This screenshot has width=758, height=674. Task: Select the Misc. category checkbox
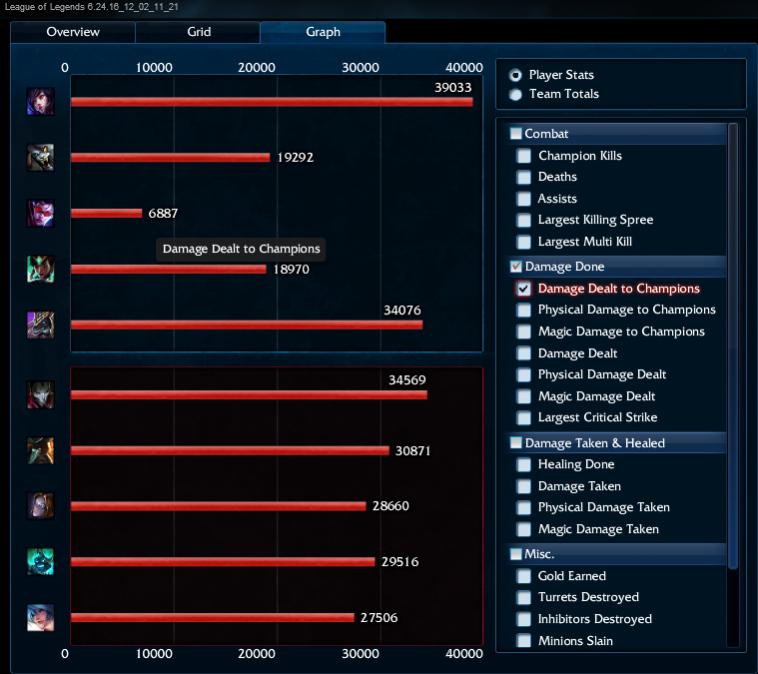[516, 554]
